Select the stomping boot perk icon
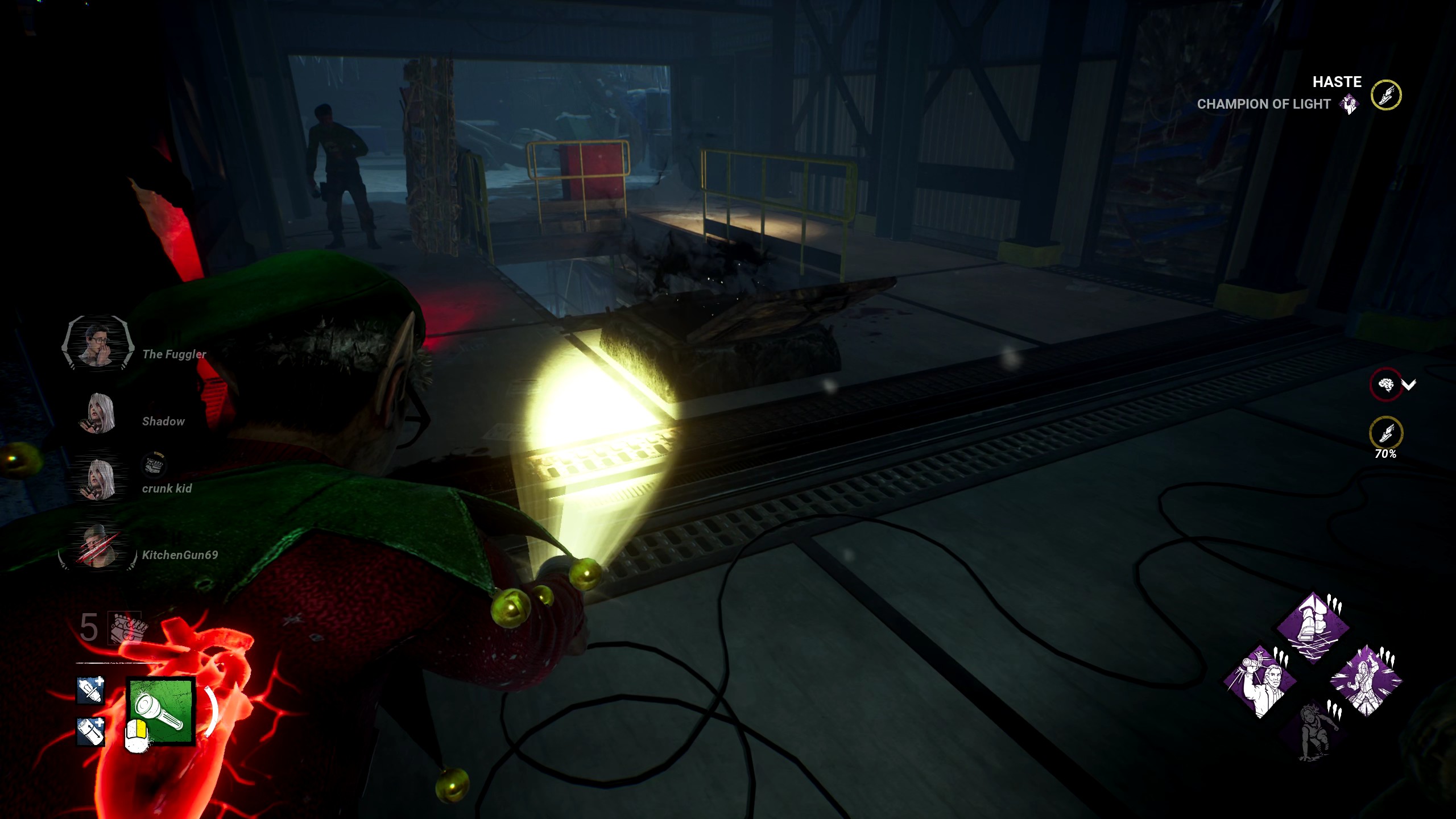Viewport: 1456px width, 819px height. tap(1313, 628)
